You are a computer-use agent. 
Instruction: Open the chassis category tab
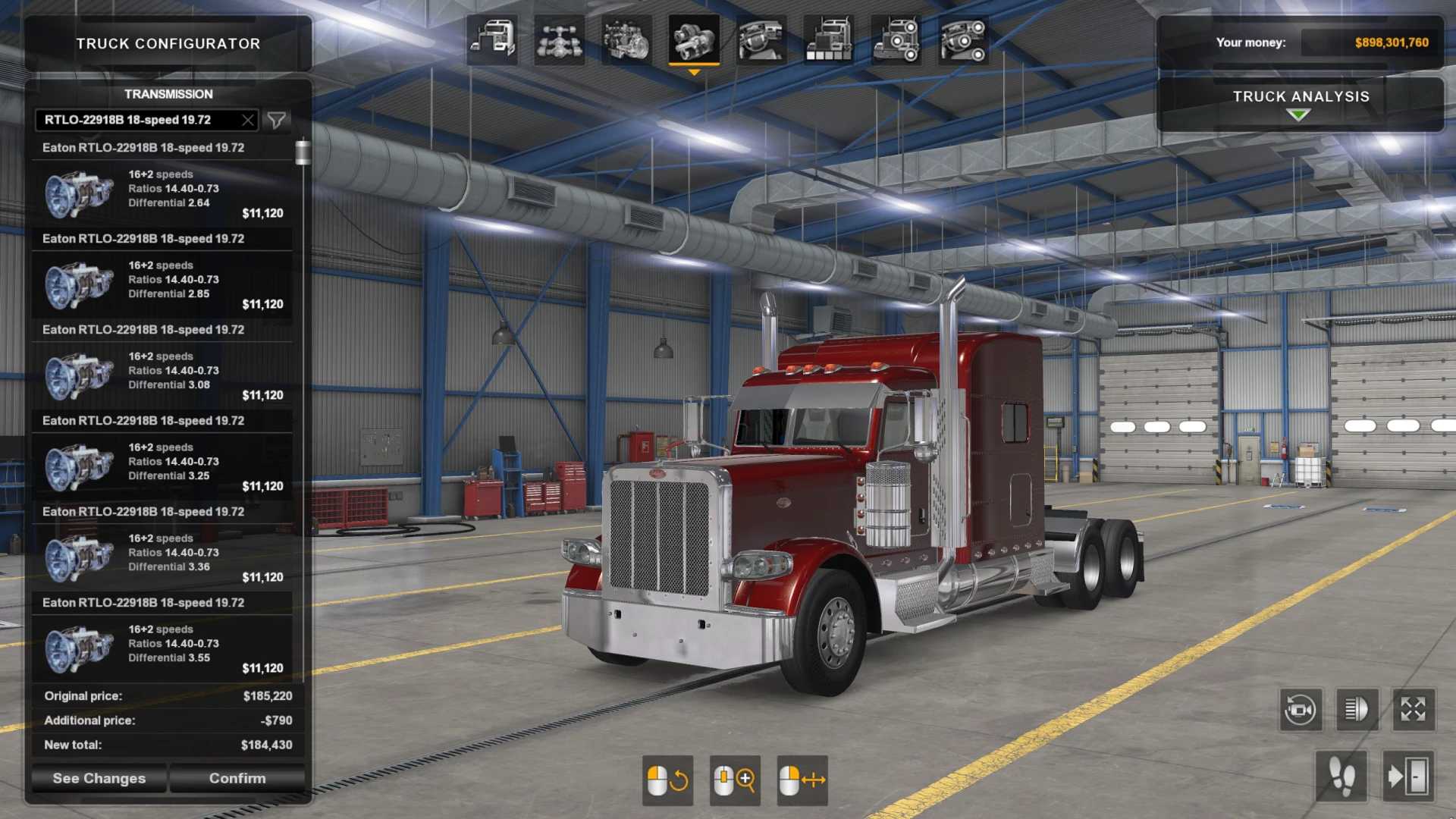pos(559,39)
